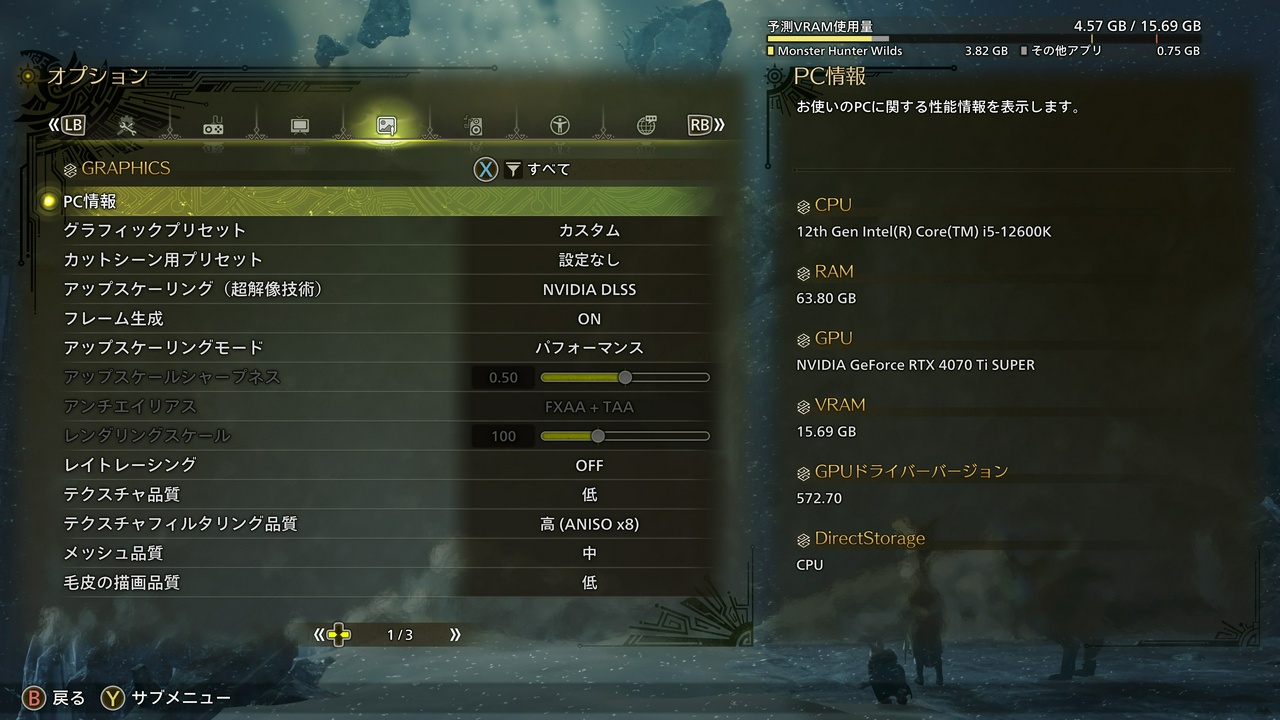Adjust the レンダリングスケール slider
This screenshot has width=1280, height=720.
(598, 436)
